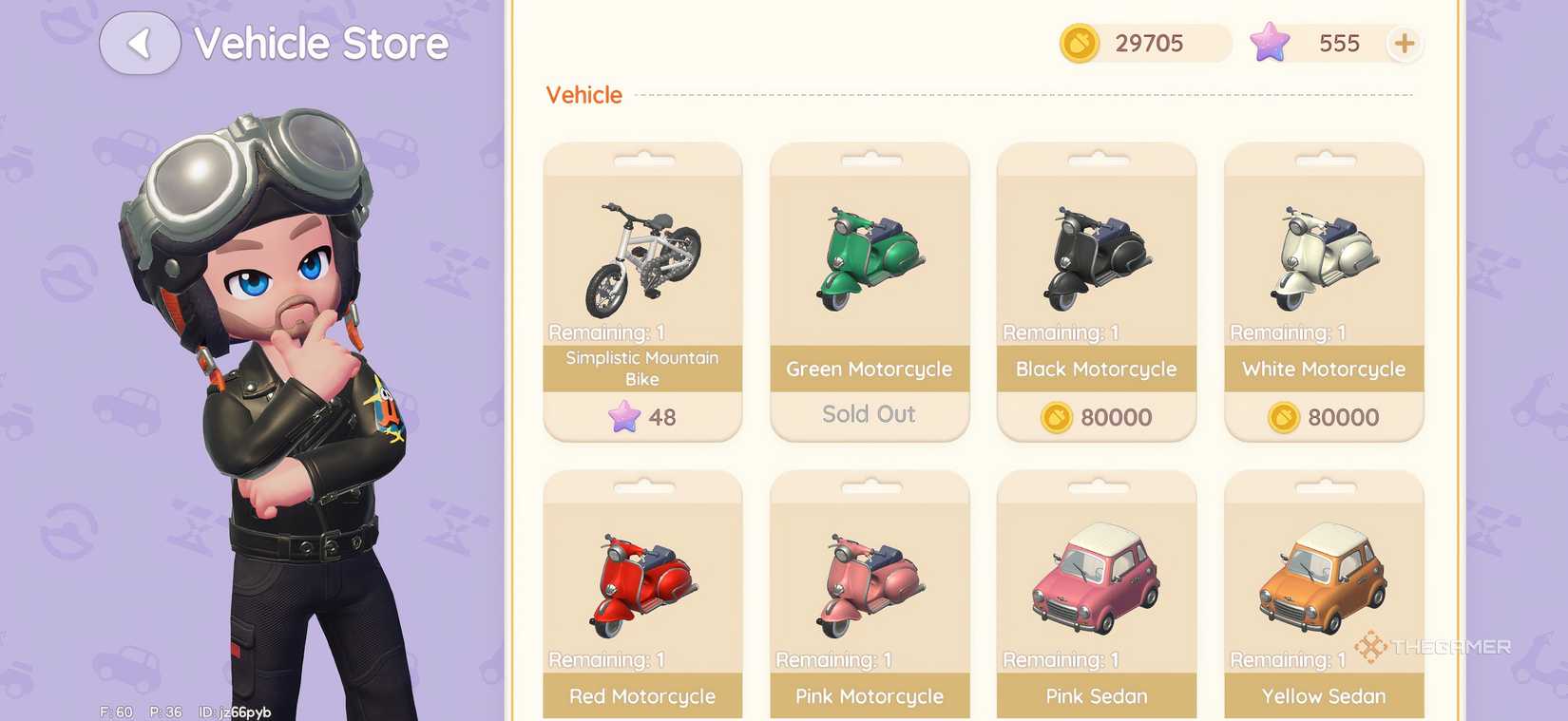Select the Pink Motorcycle scooter image

pos(868,579)
